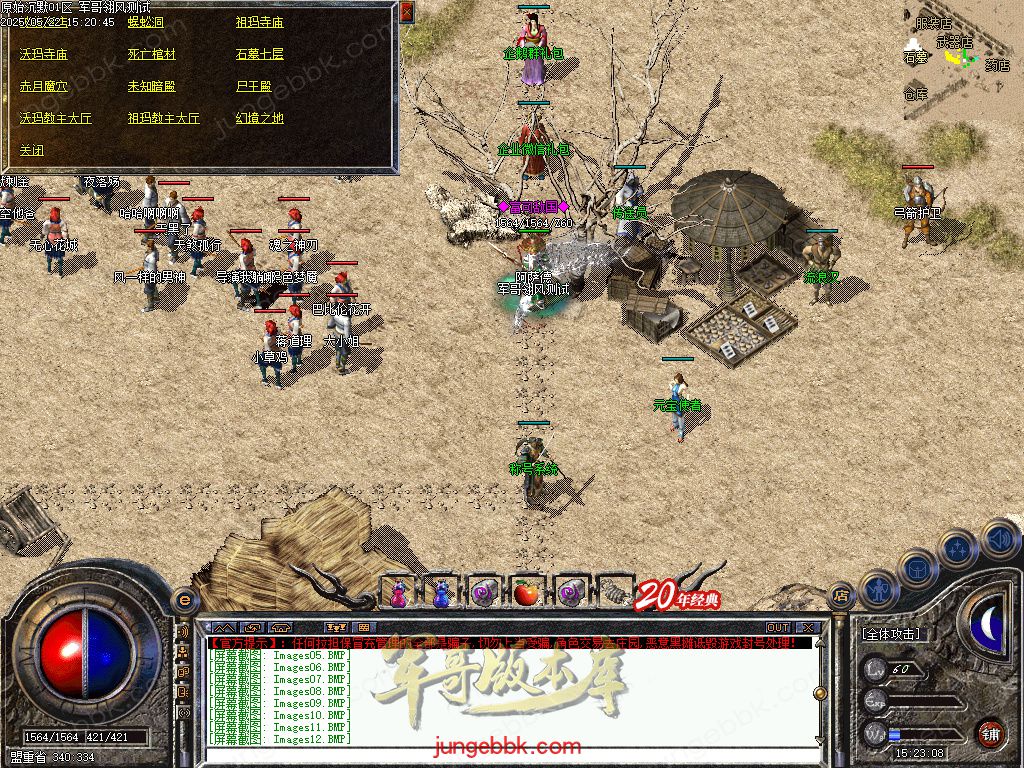Teleport to 幻境之地
This screenshot has width=1024, height=768.
(259, 118)
